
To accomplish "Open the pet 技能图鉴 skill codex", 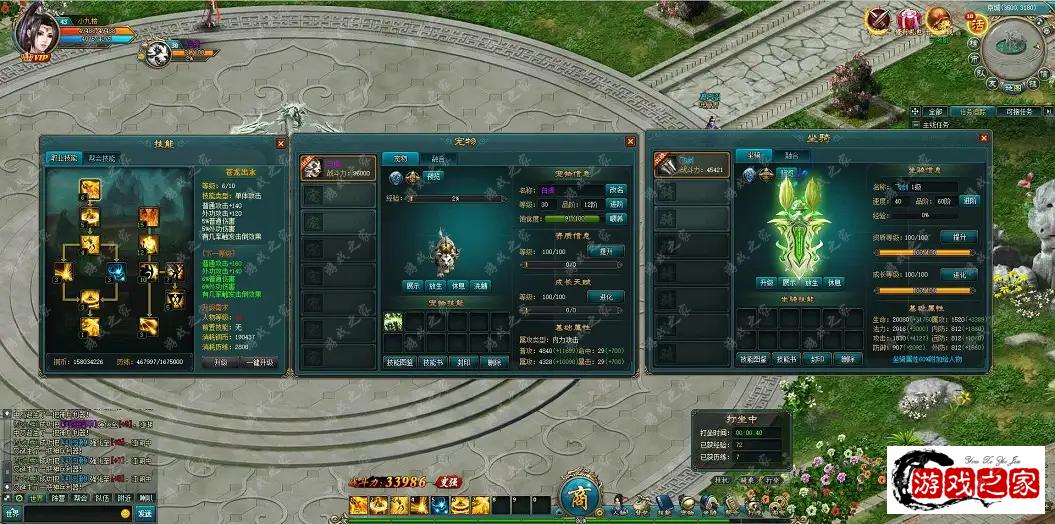I will pos(400,362).
